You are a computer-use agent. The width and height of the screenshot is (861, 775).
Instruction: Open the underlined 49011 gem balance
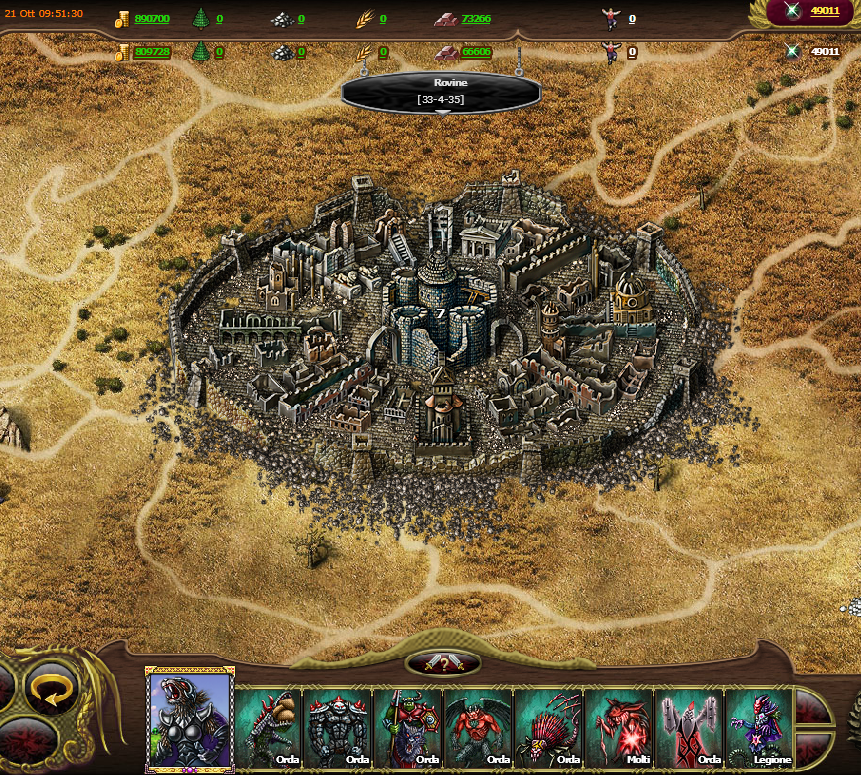[x=824, y=11]
